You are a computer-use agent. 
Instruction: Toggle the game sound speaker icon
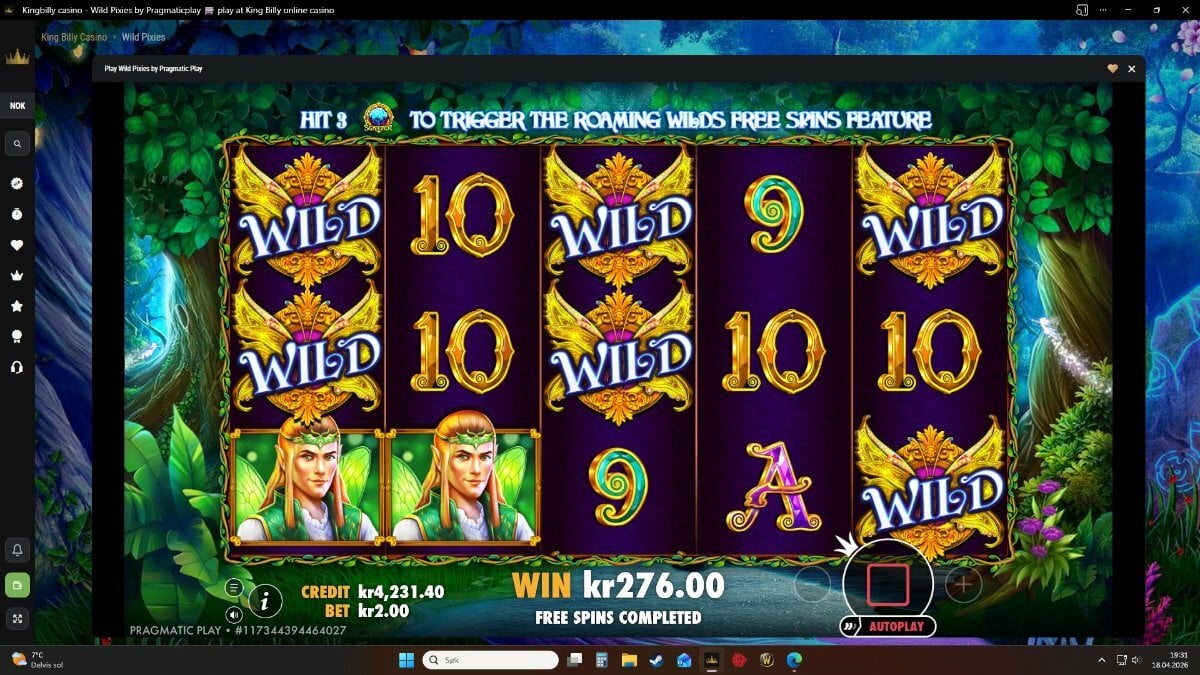[233, 614]
